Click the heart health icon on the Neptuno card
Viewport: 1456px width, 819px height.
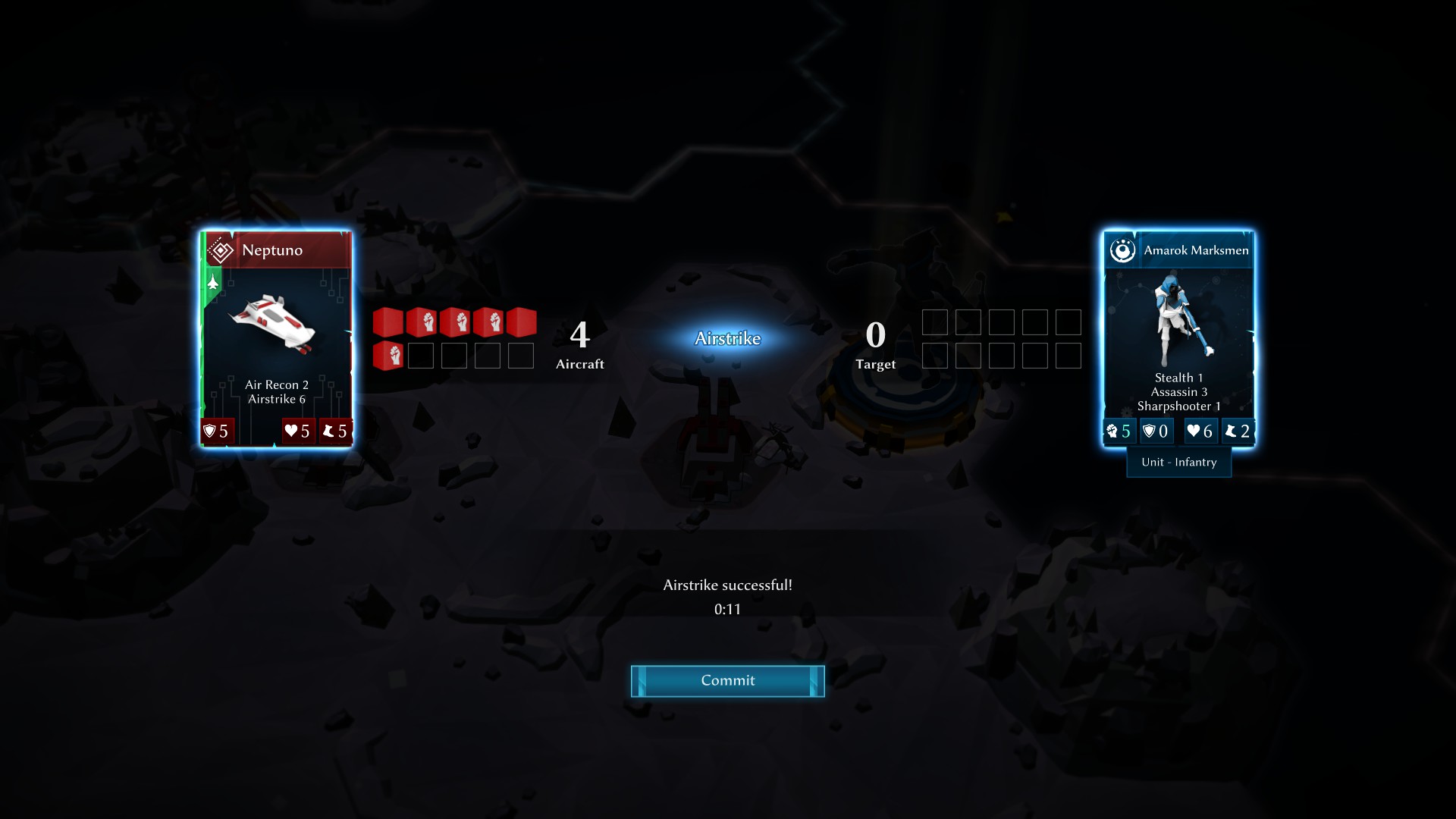point(292,431)
